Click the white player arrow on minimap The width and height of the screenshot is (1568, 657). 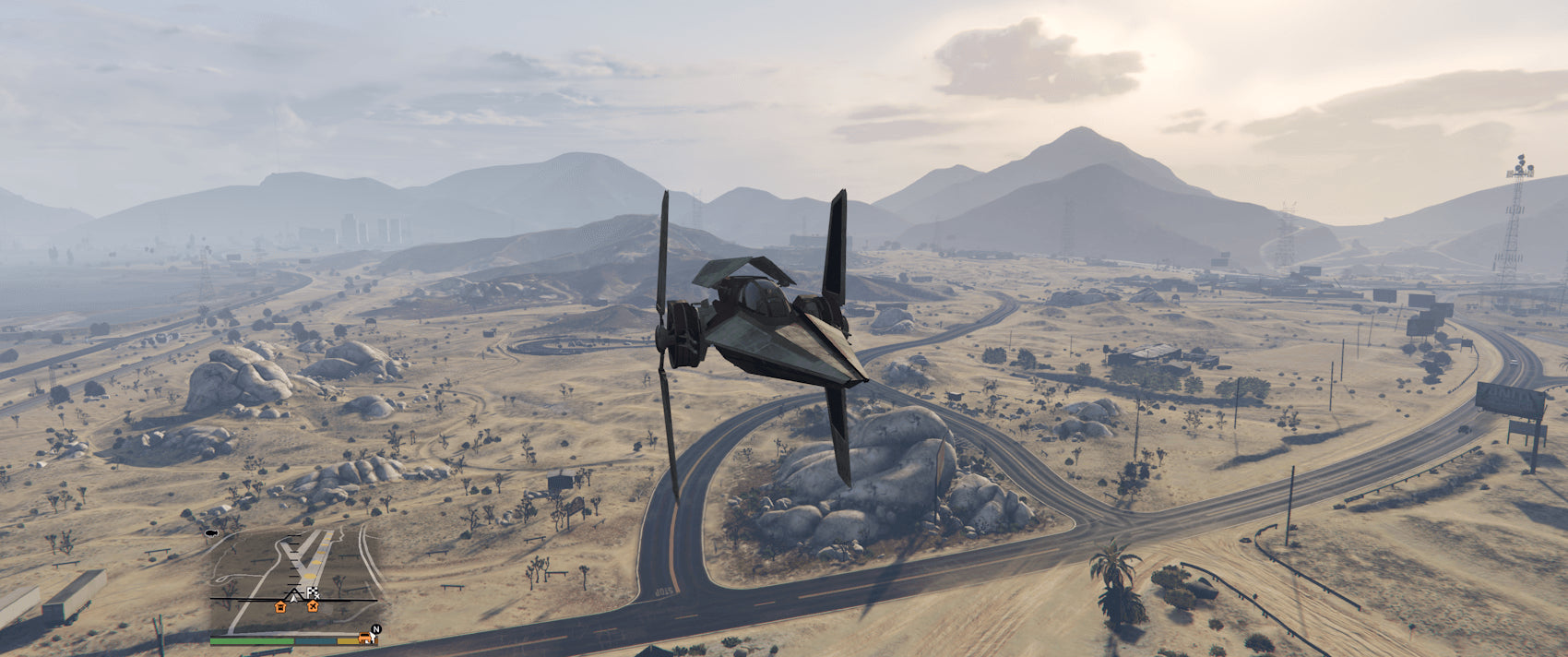click(294, 596)
